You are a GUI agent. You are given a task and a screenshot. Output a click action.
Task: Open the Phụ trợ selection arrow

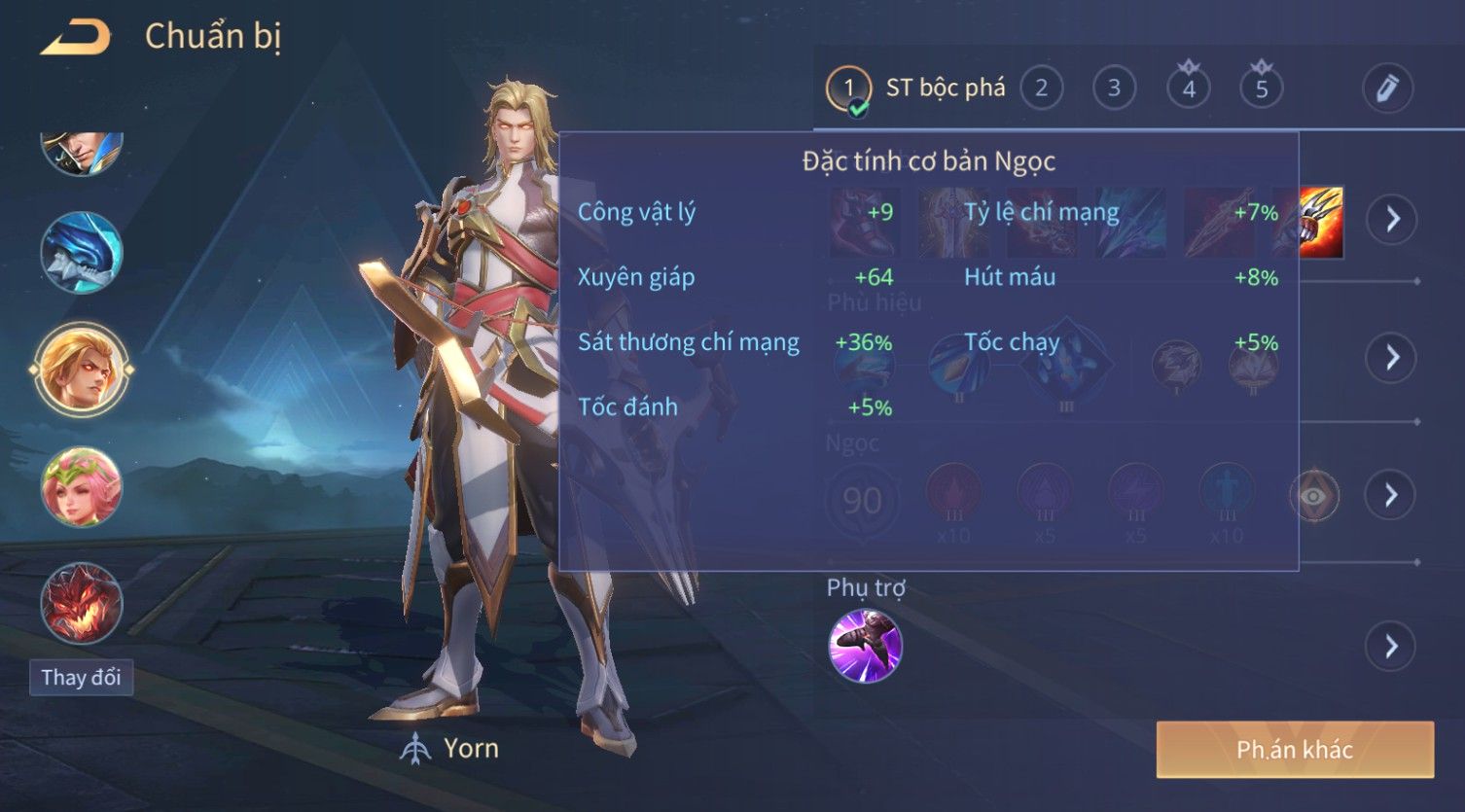click(x=1392, y=646)
